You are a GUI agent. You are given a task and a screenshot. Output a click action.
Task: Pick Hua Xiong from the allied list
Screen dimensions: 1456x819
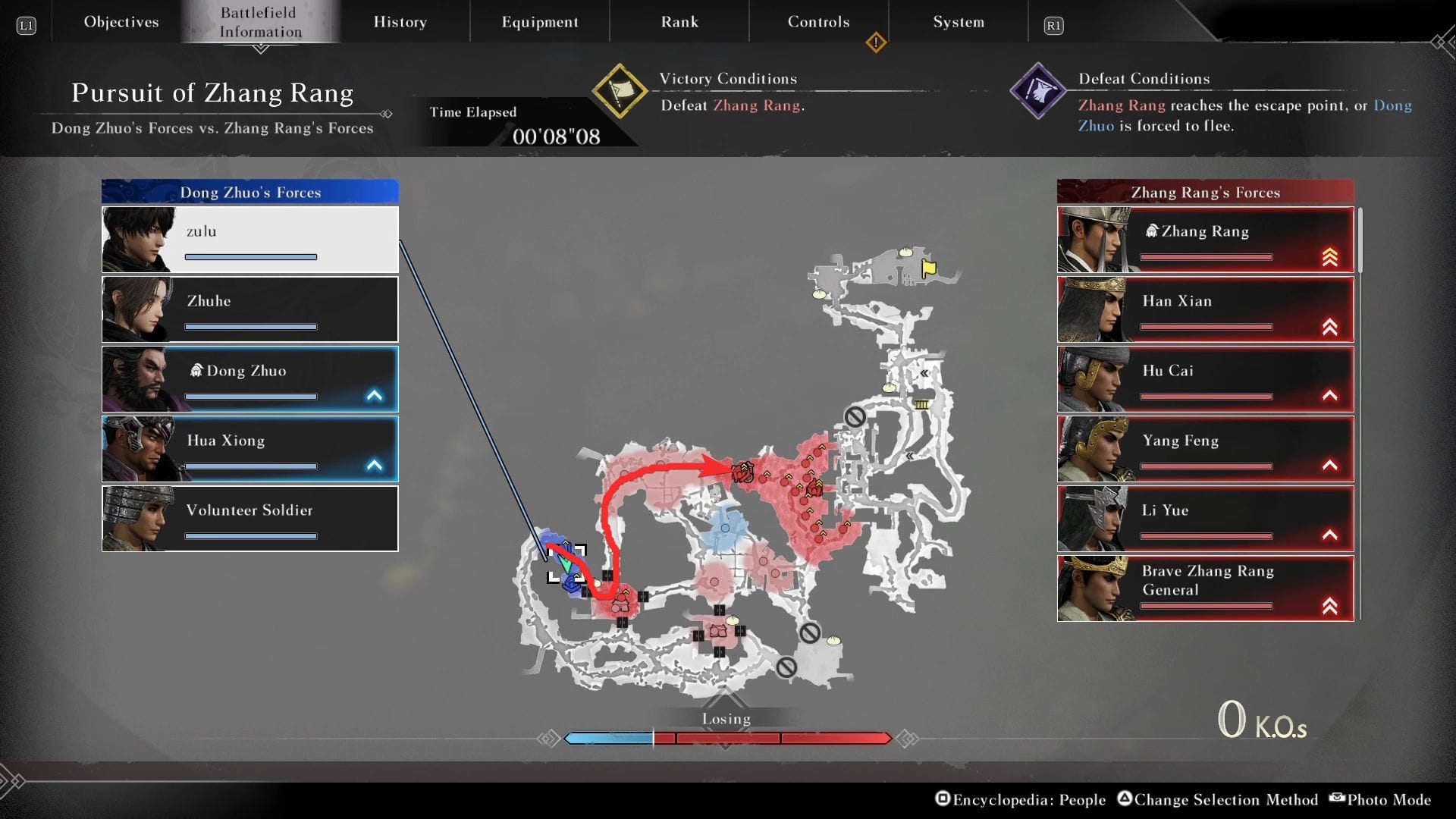coord(249,449)
